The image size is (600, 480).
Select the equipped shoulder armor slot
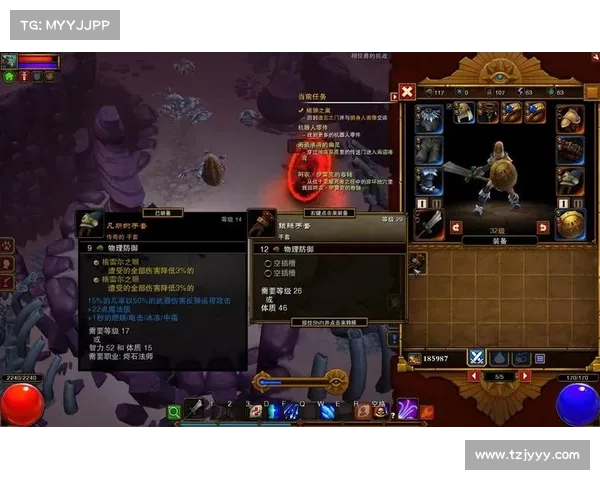571,116
